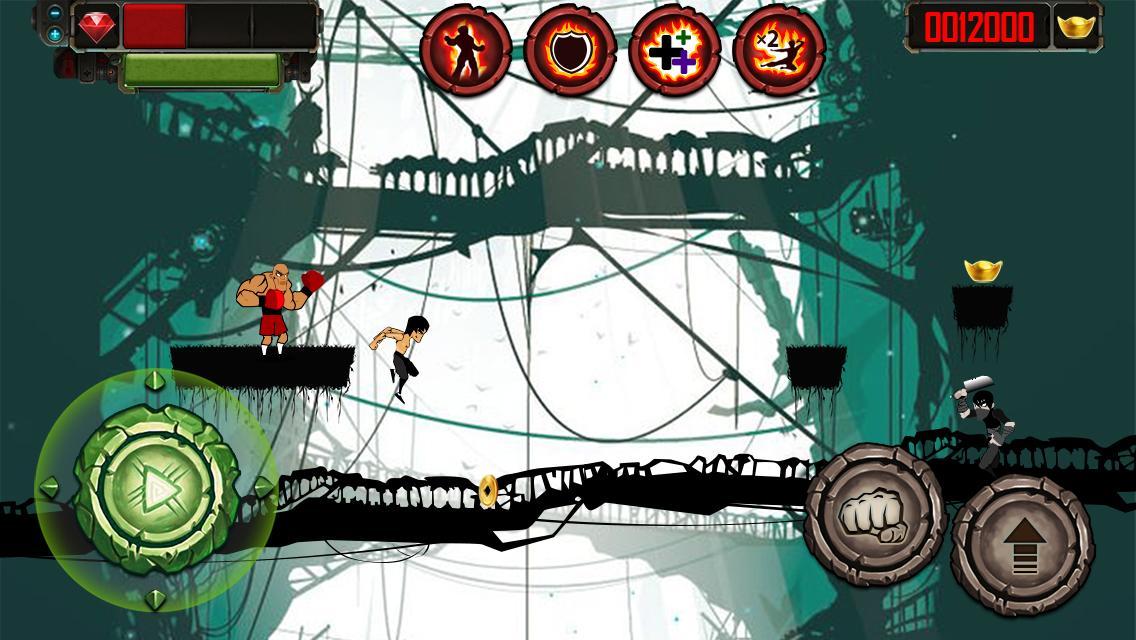1136x640 pixels.
Task: Click the red gem icon
Action: tap(97, 26)
